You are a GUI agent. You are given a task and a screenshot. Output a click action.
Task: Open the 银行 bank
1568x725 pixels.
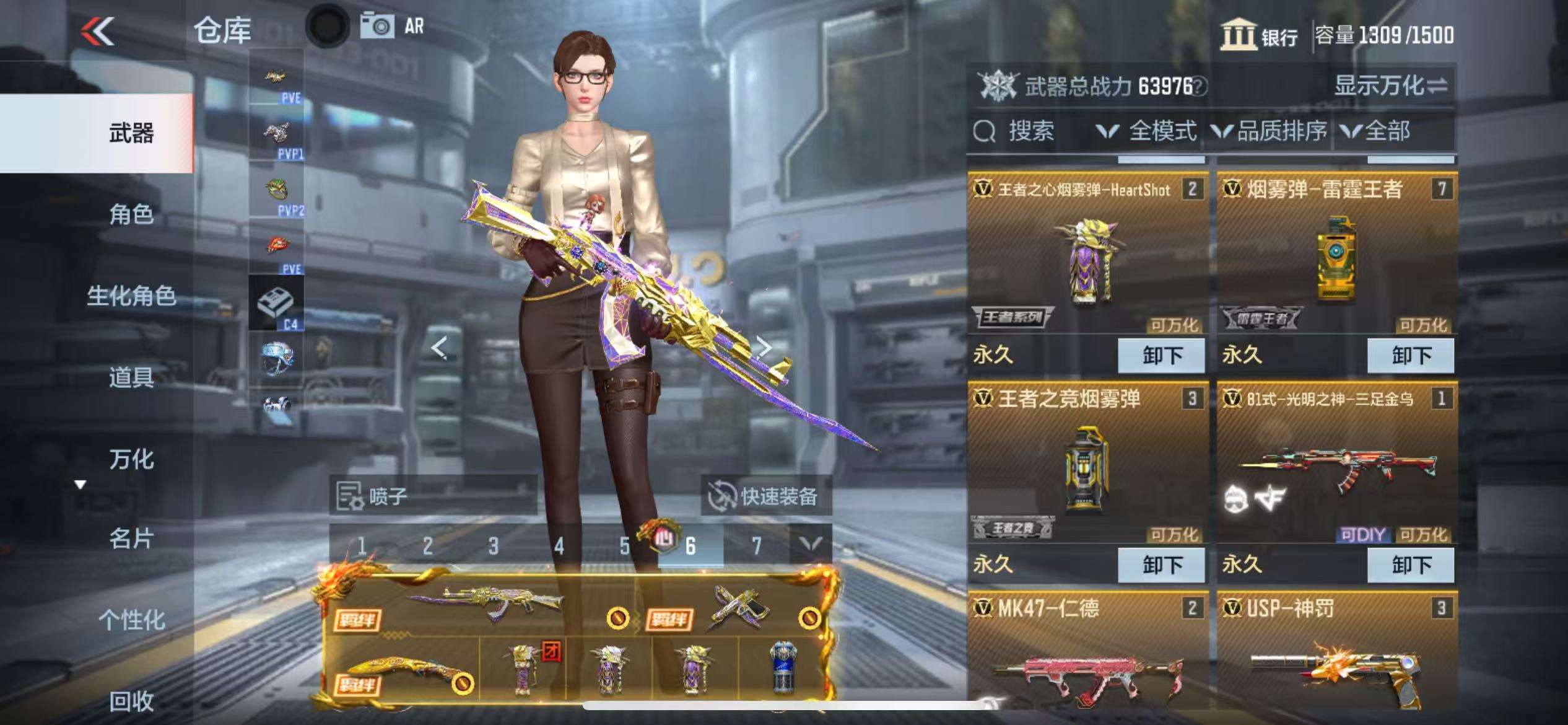1259,35
